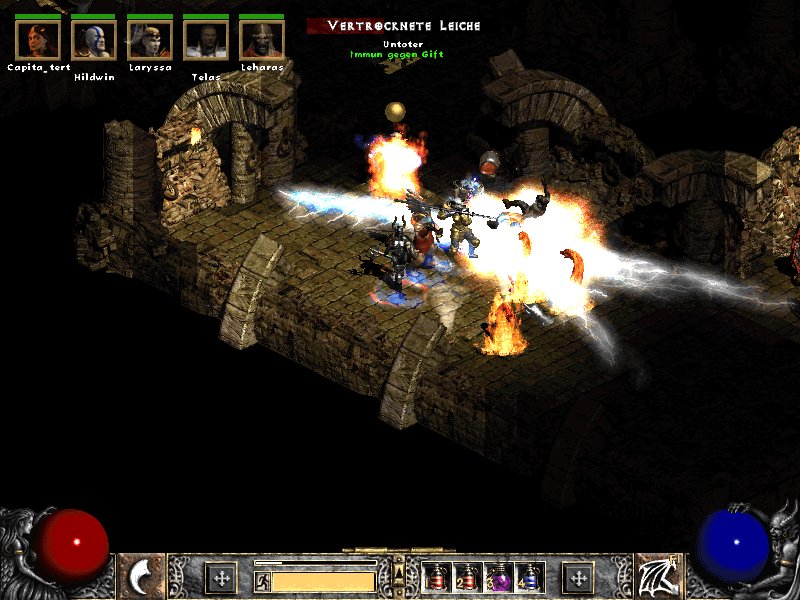Choose Laryssa's party portrait
The height and width of the screenshot is (600, 800).
point(150,40)
